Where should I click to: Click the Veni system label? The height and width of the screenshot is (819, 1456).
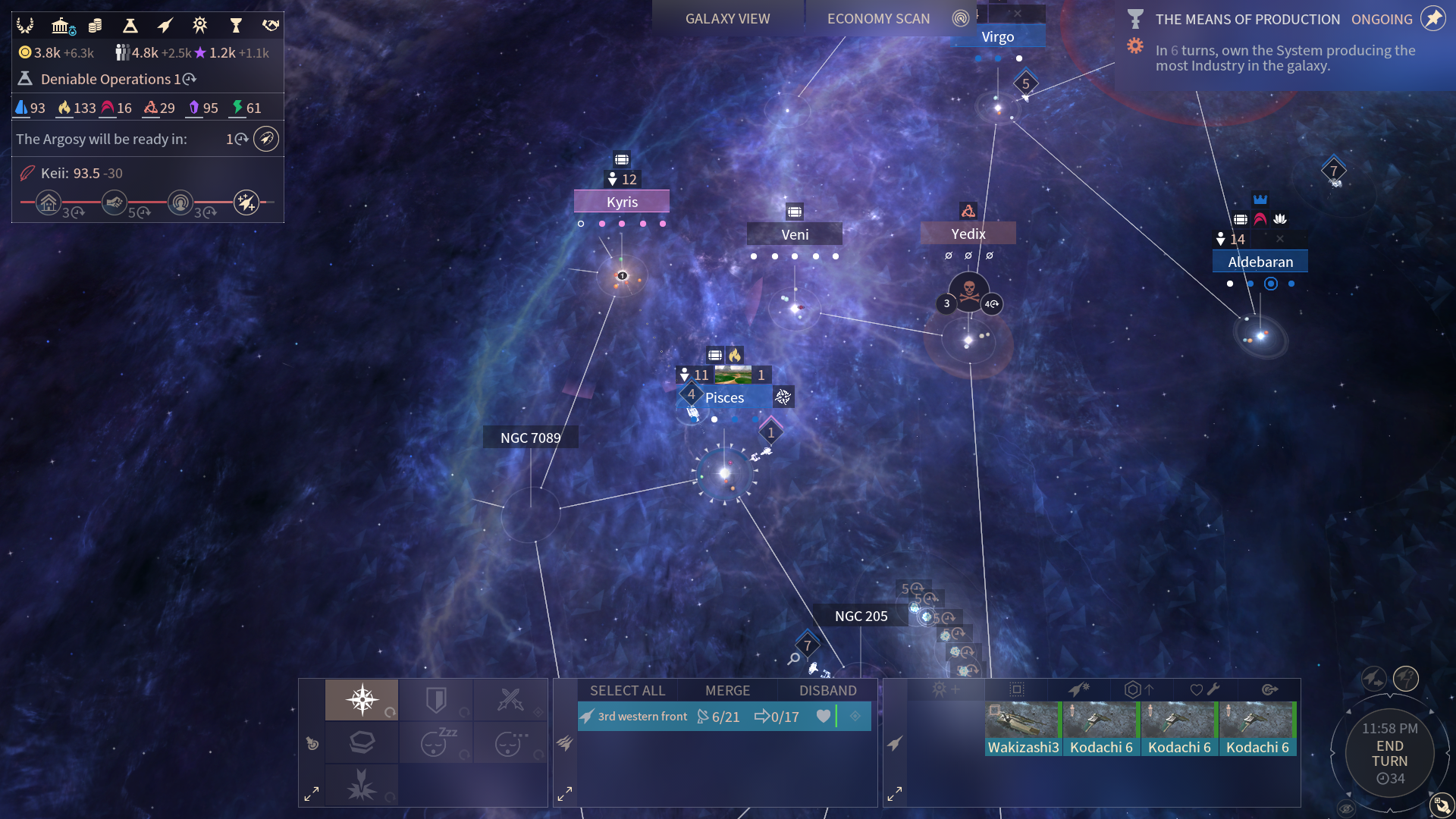795,234
